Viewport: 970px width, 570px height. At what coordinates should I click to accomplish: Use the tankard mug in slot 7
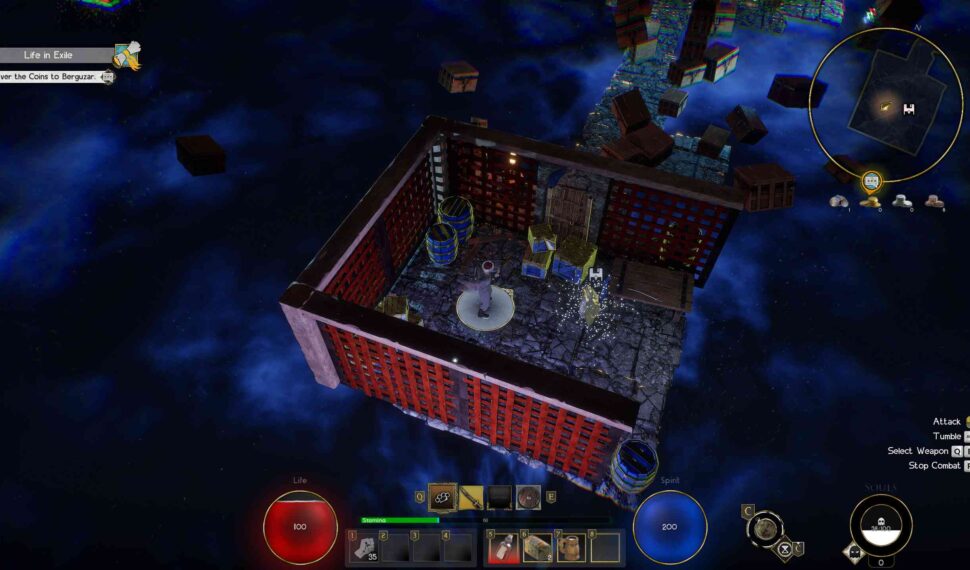(x=572, y=548)
